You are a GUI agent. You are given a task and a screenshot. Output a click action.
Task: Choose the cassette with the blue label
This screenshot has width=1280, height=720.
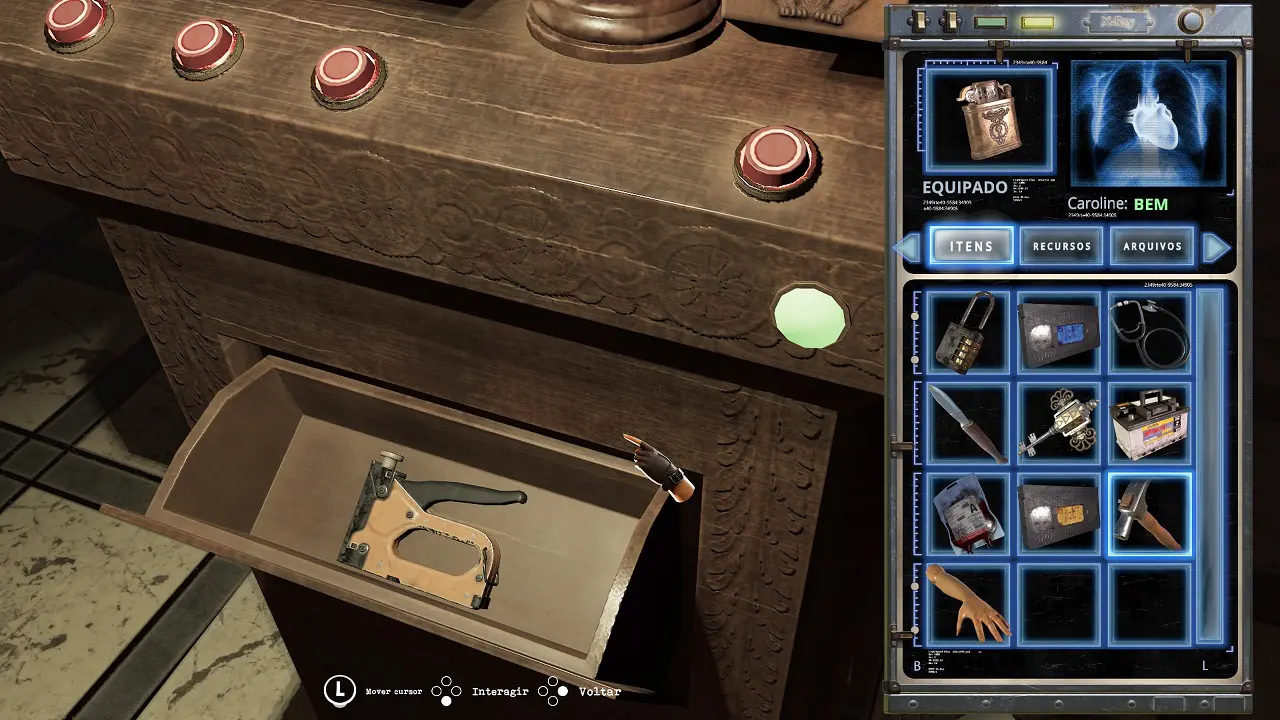(1058, 332)
